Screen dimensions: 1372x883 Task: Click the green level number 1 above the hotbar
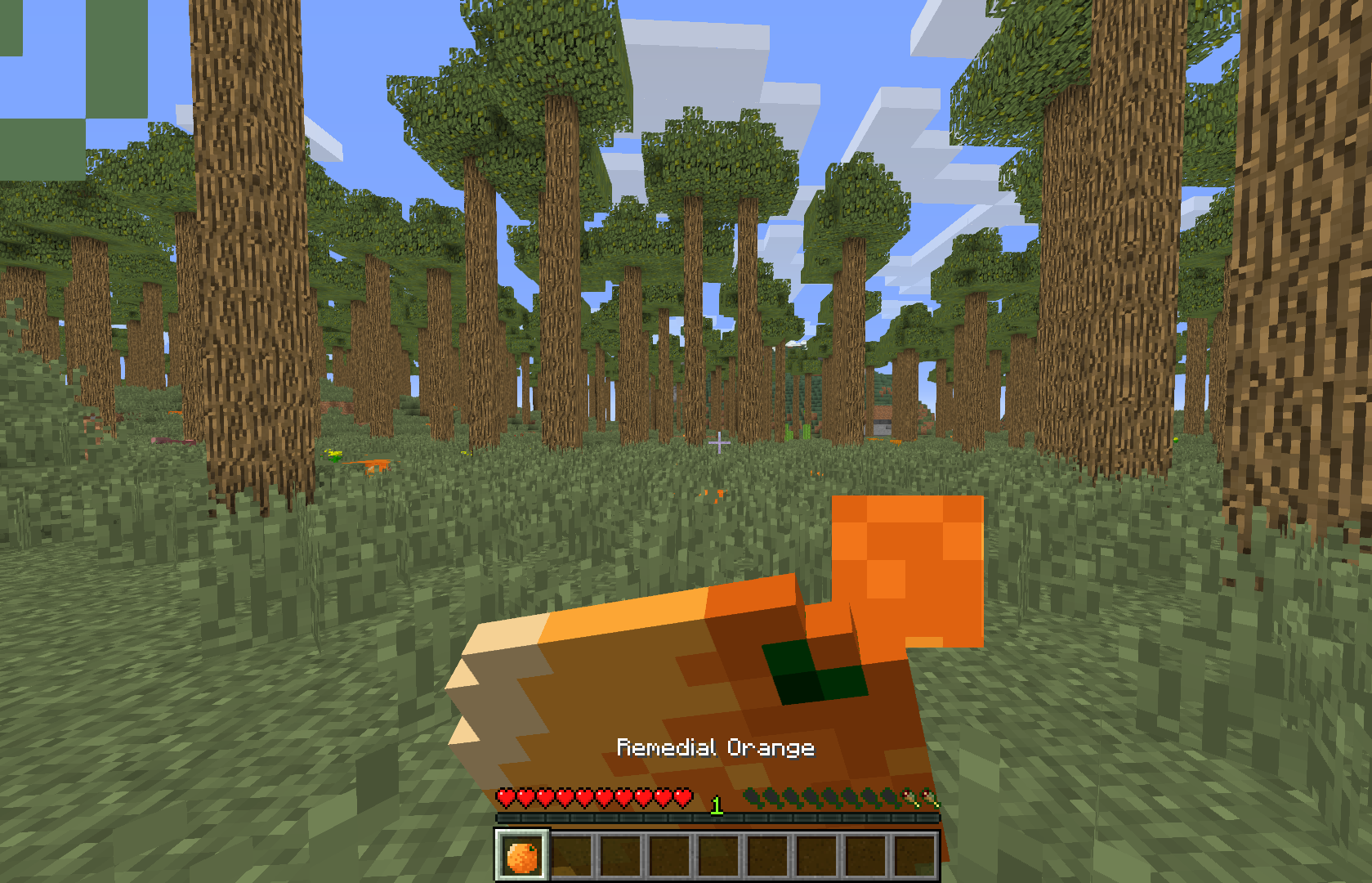point(716,805)
